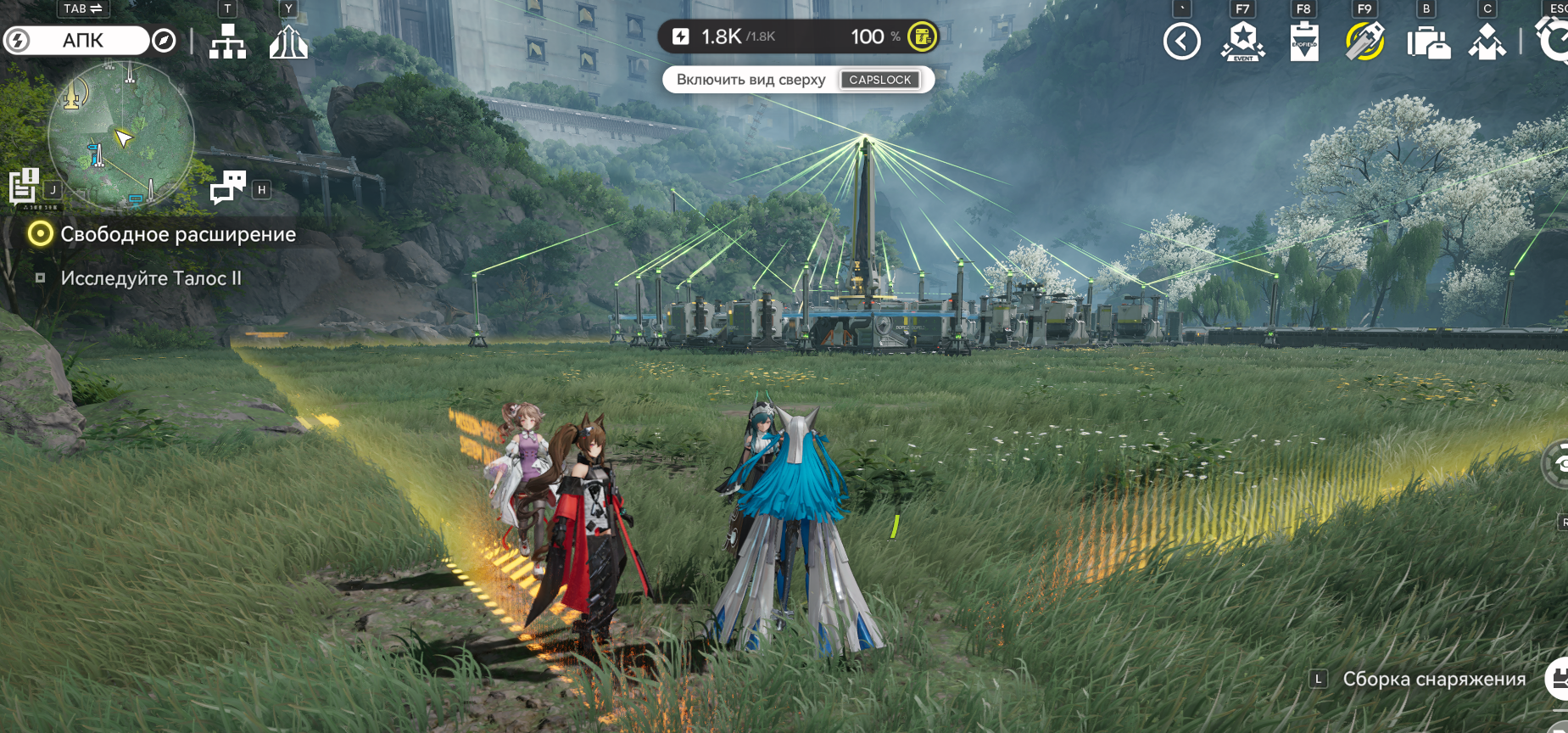
Task: Click the Исследуйте Талос II objective
Action: point(150,278)
